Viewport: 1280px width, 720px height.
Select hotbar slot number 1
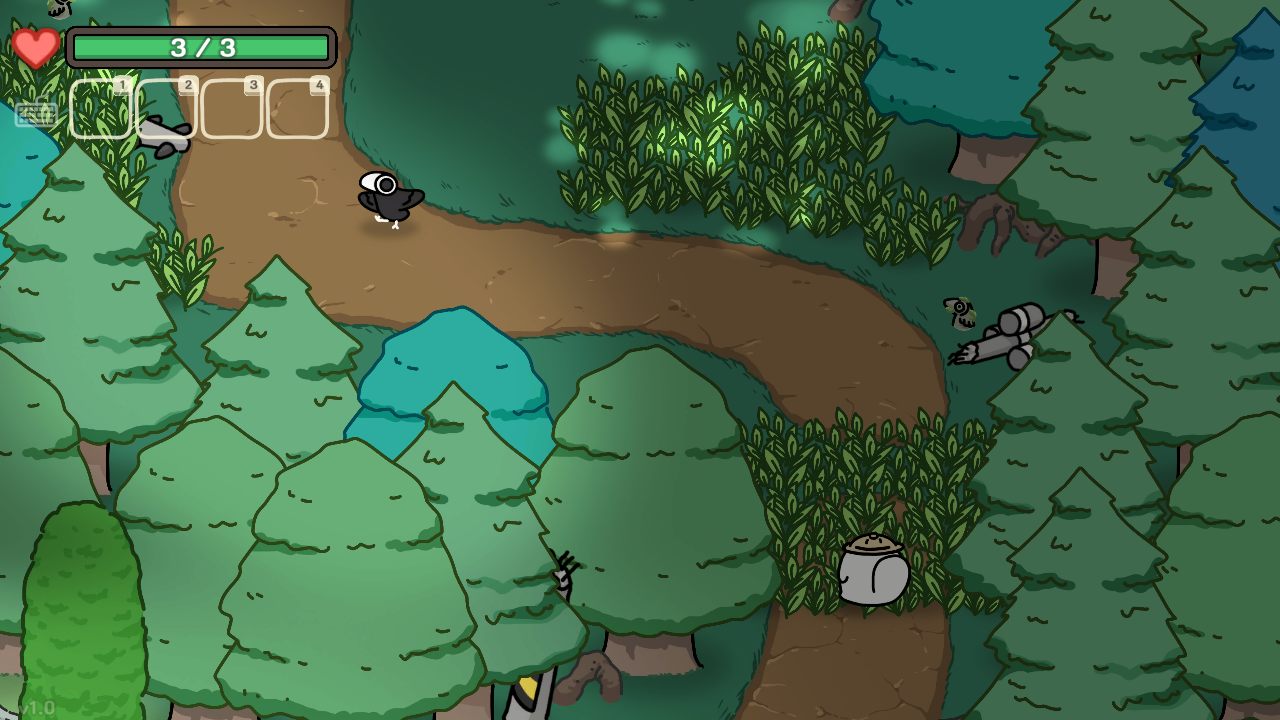[x=101, y=109]
